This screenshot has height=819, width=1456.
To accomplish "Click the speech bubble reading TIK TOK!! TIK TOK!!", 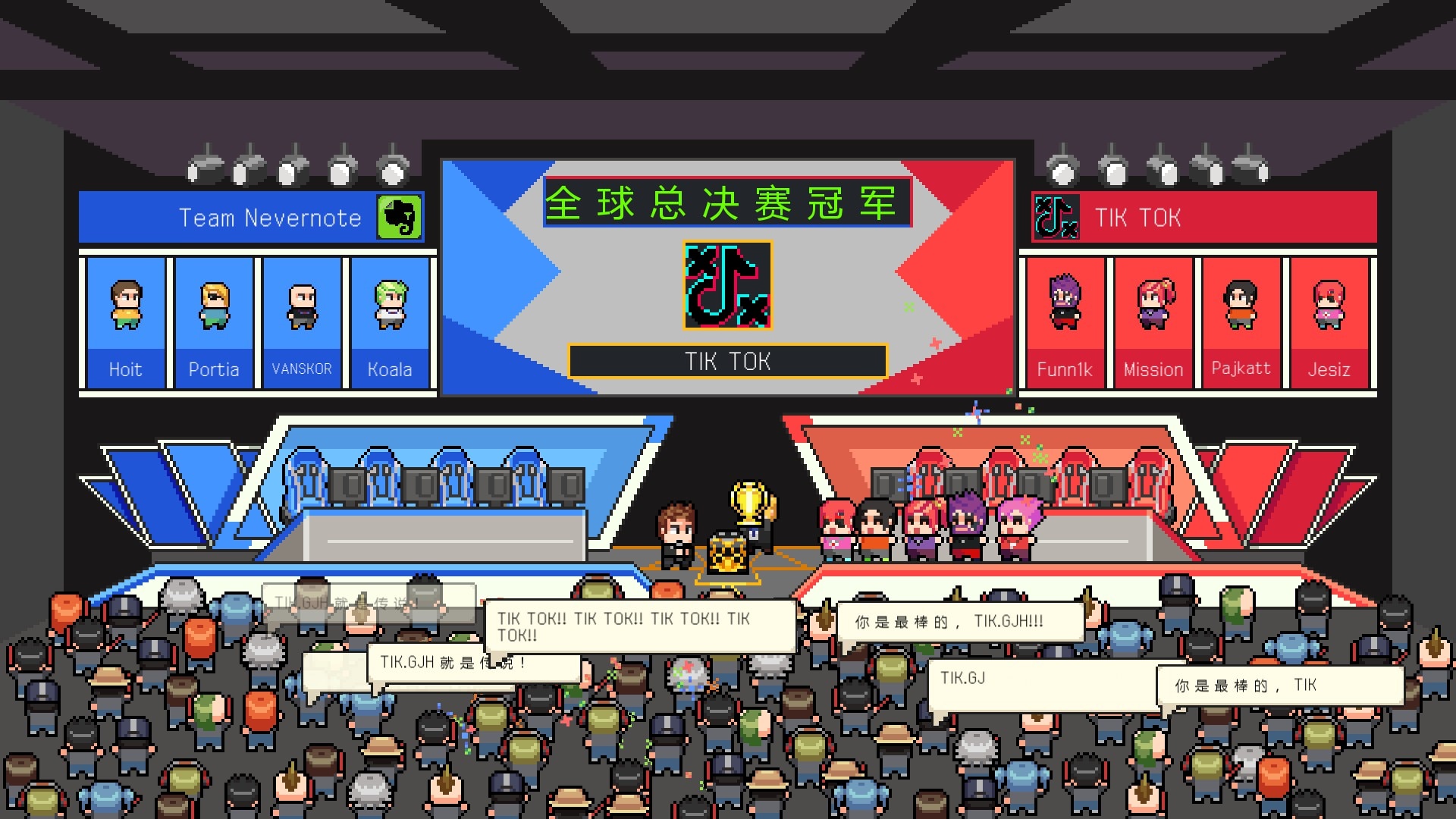I will point(643,626).
